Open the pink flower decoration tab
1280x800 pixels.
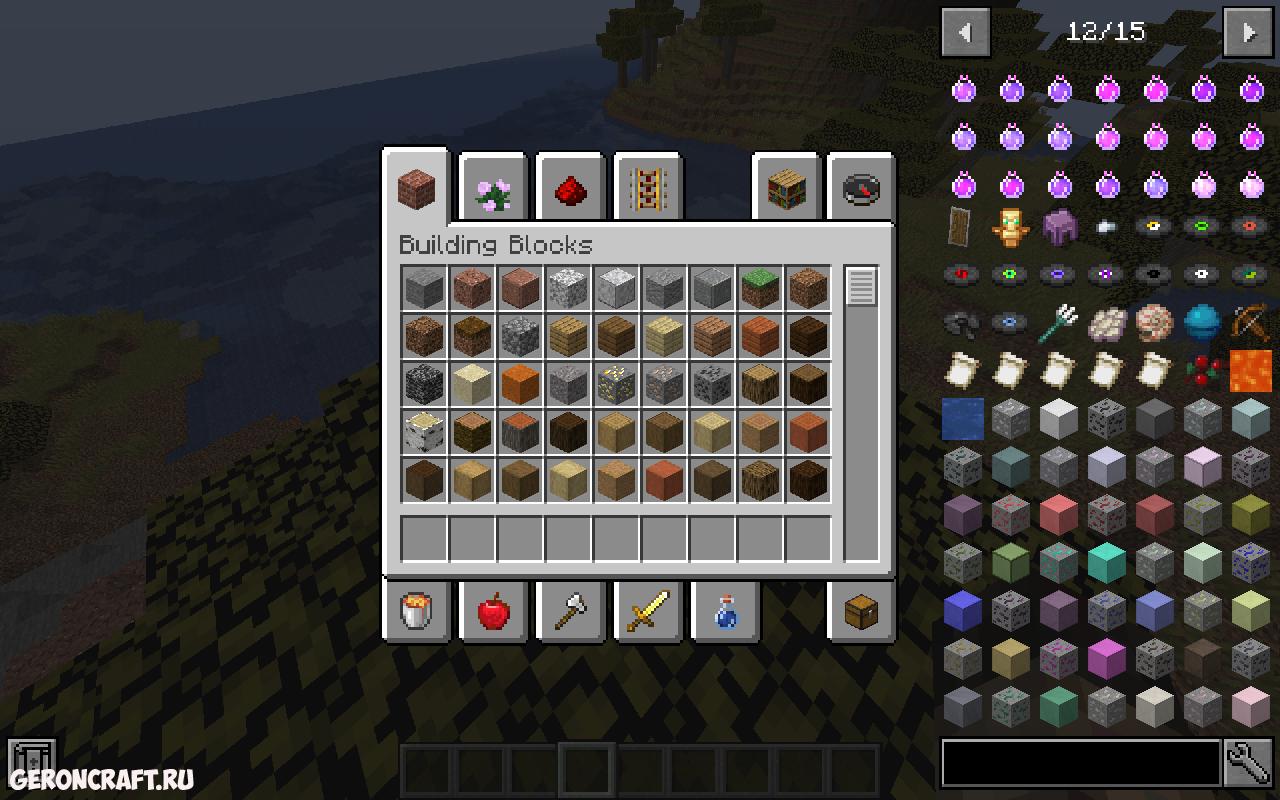(493, 189)
